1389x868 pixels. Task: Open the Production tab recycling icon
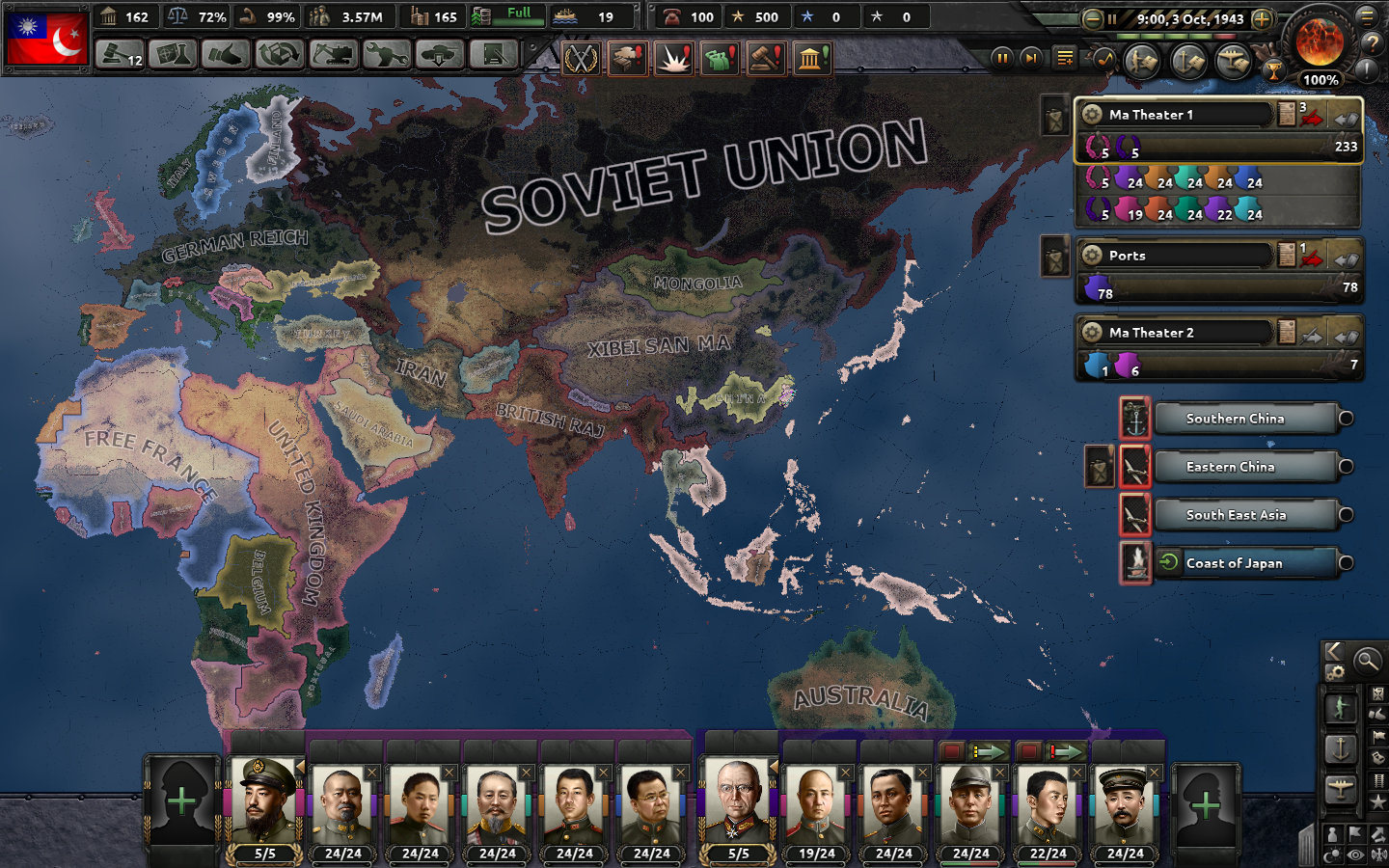(x=278, y=55)
